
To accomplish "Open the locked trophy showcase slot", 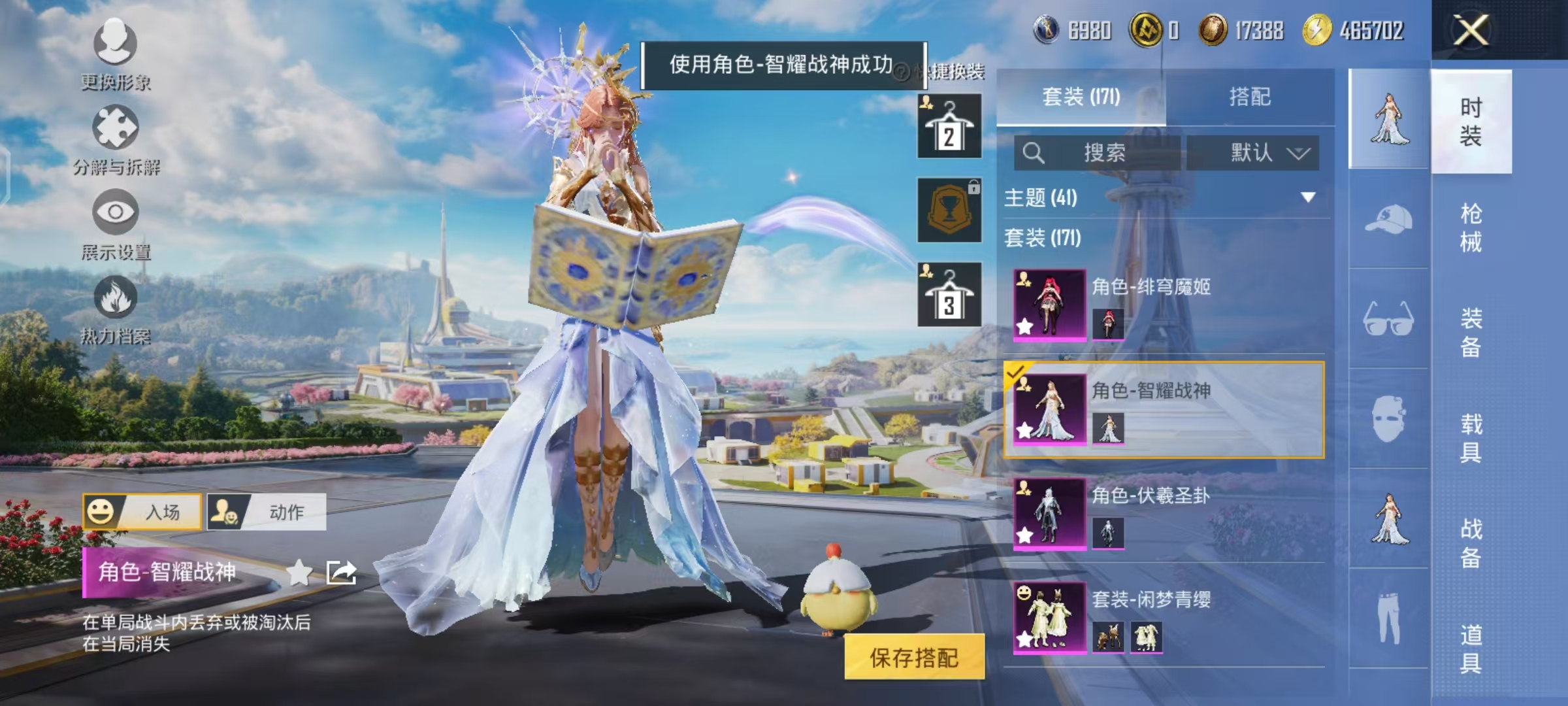I will (950, 211).
